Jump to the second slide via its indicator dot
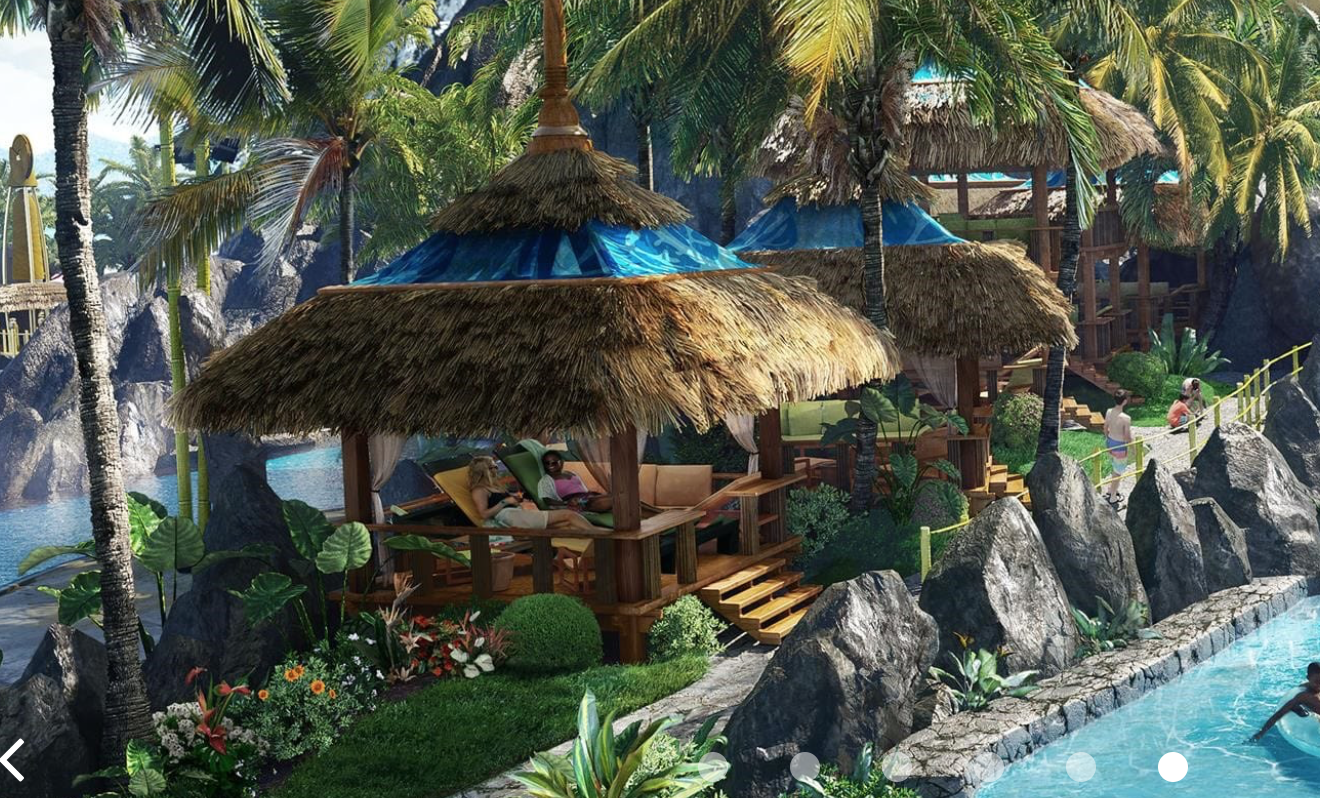 (x=898, y=766)
